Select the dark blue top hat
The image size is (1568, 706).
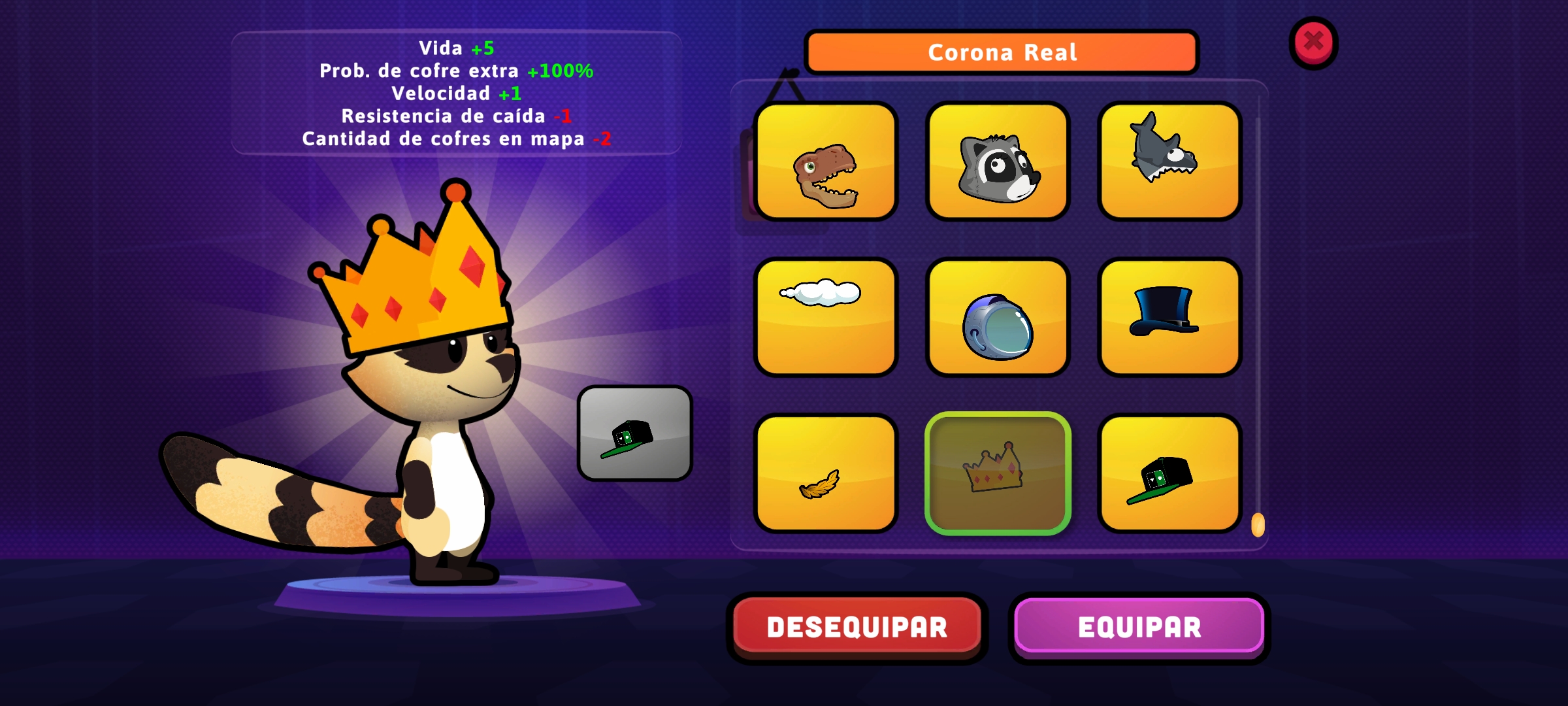pos(1169,317)
